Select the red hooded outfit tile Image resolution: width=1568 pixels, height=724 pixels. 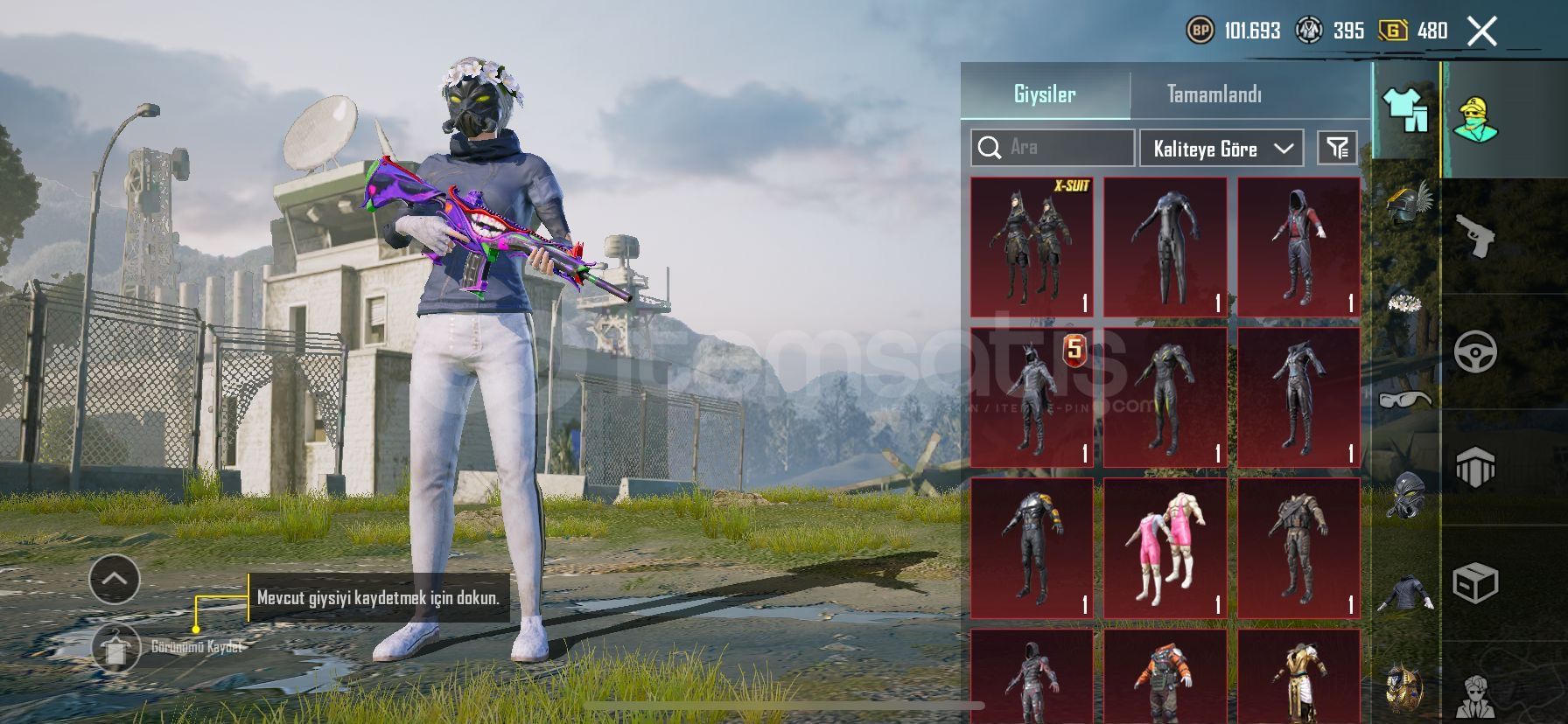click(1298, 247)
